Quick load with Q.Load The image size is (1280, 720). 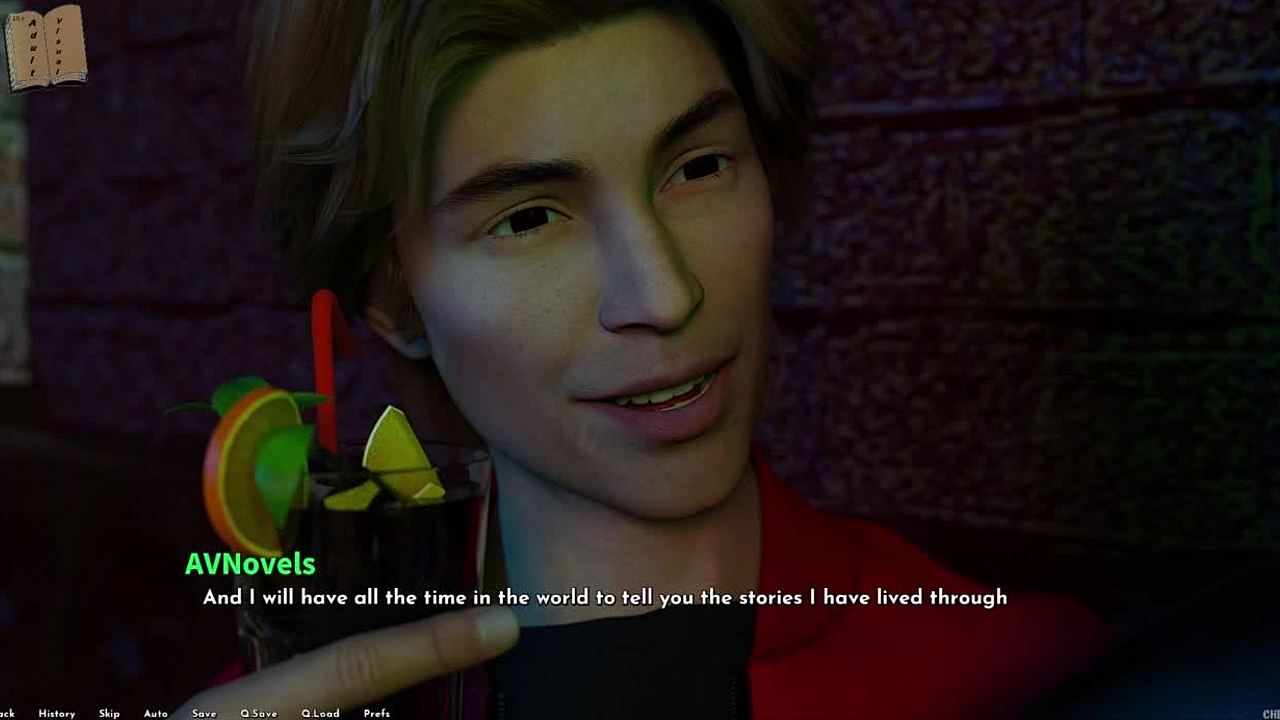(x=320, y=713)
